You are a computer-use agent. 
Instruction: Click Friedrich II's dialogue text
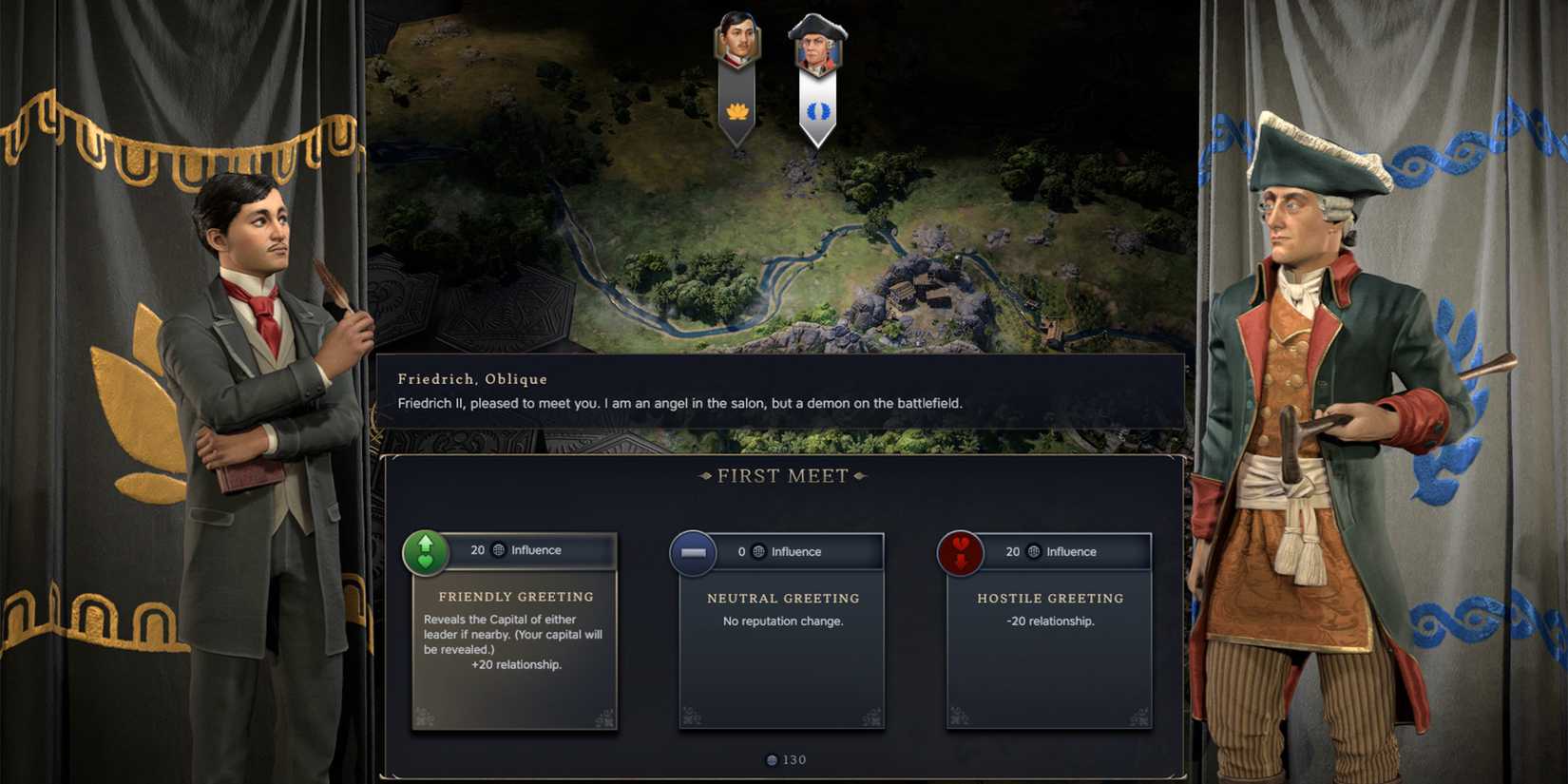click(680, 403)
